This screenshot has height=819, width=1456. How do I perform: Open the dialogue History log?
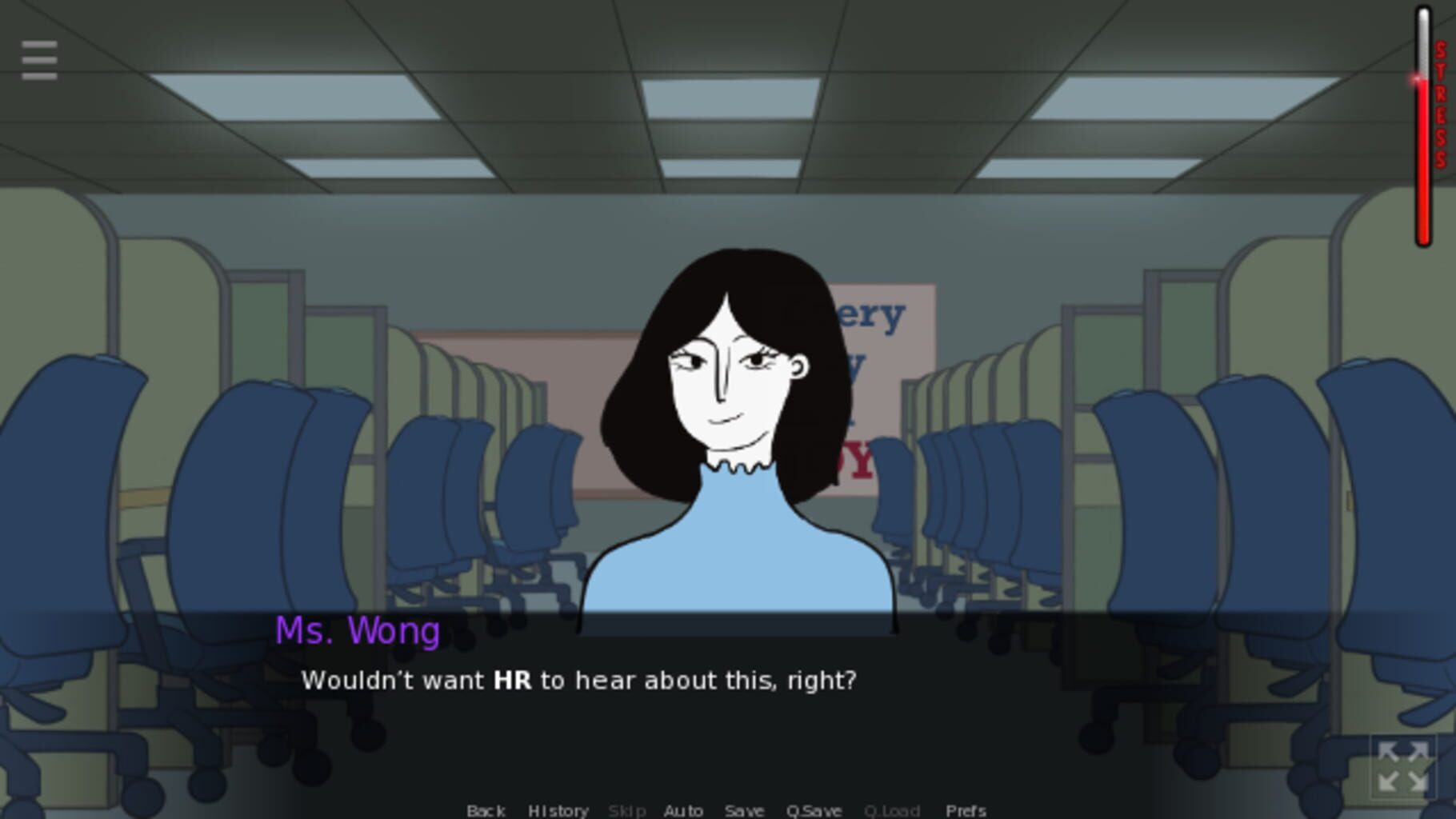558,810
